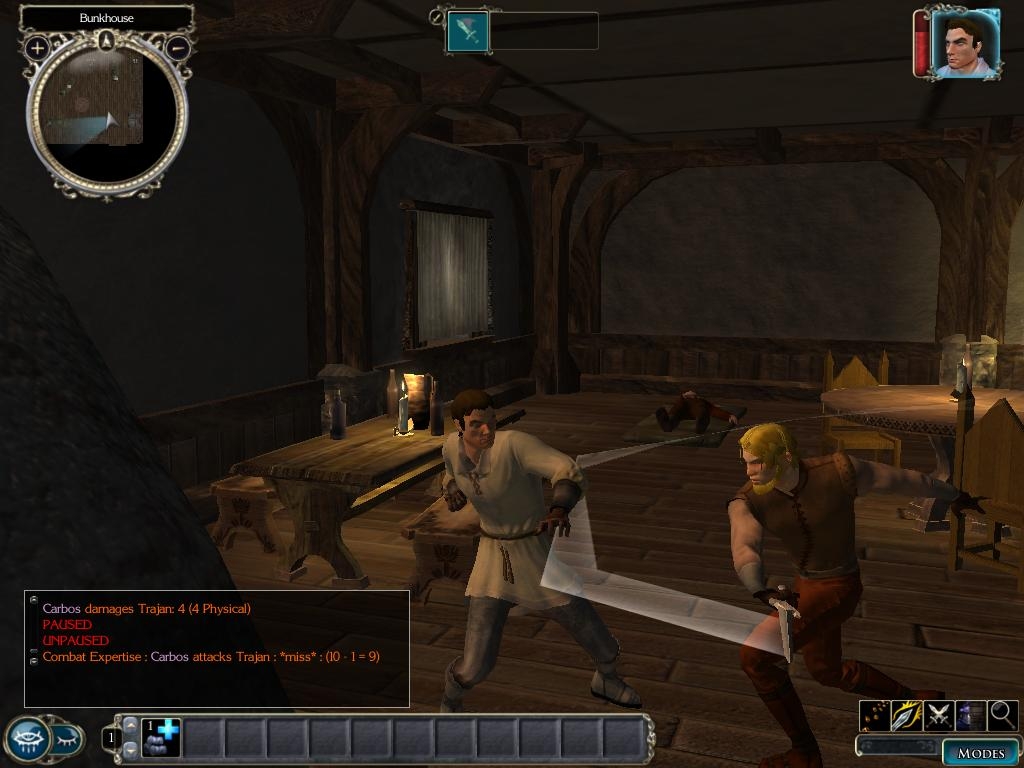The width and height of the screenshot is (1024, 768).
Task: Select the sword action queue icon
Action: [468, 31]
